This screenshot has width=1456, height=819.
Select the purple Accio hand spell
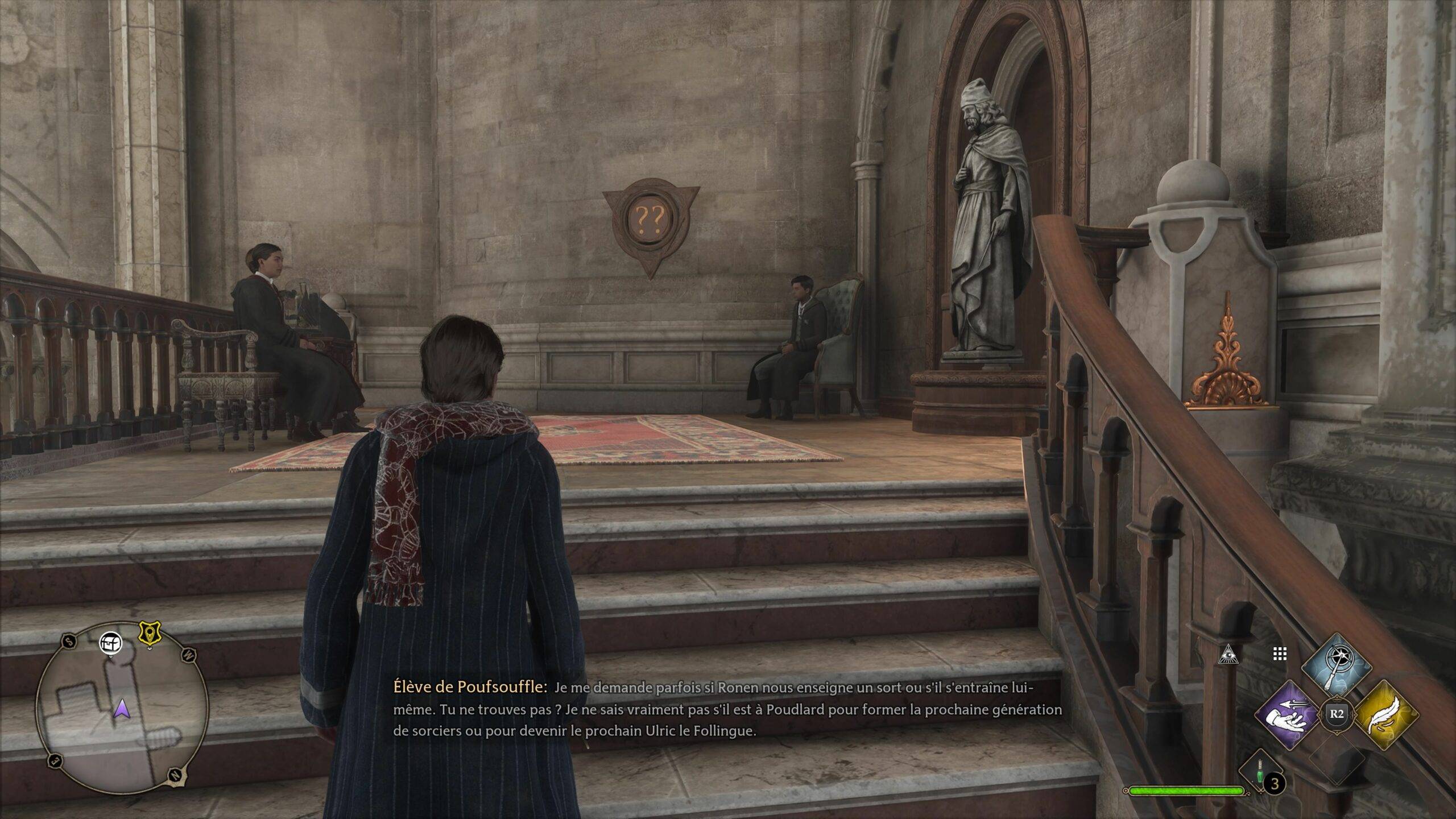click(1289, 714)
